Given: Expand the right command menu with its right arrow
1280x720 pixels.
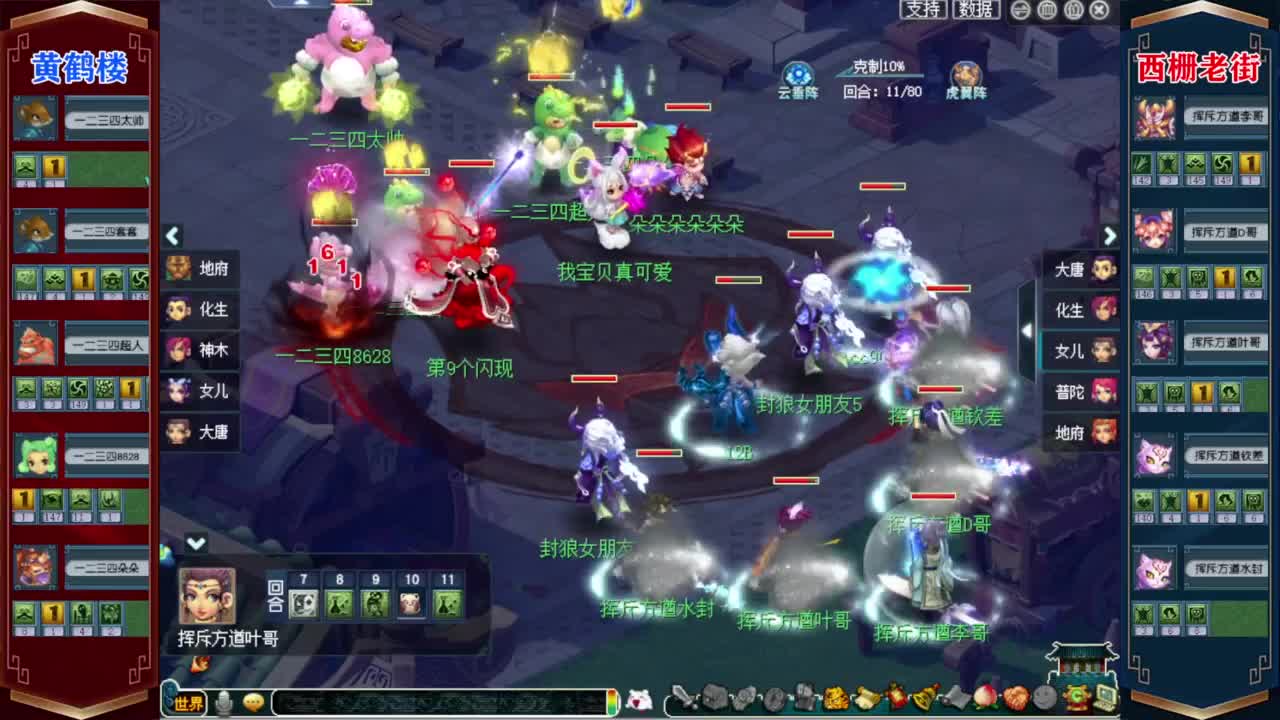Looking at the screenshot, I should pos(1110,237).
